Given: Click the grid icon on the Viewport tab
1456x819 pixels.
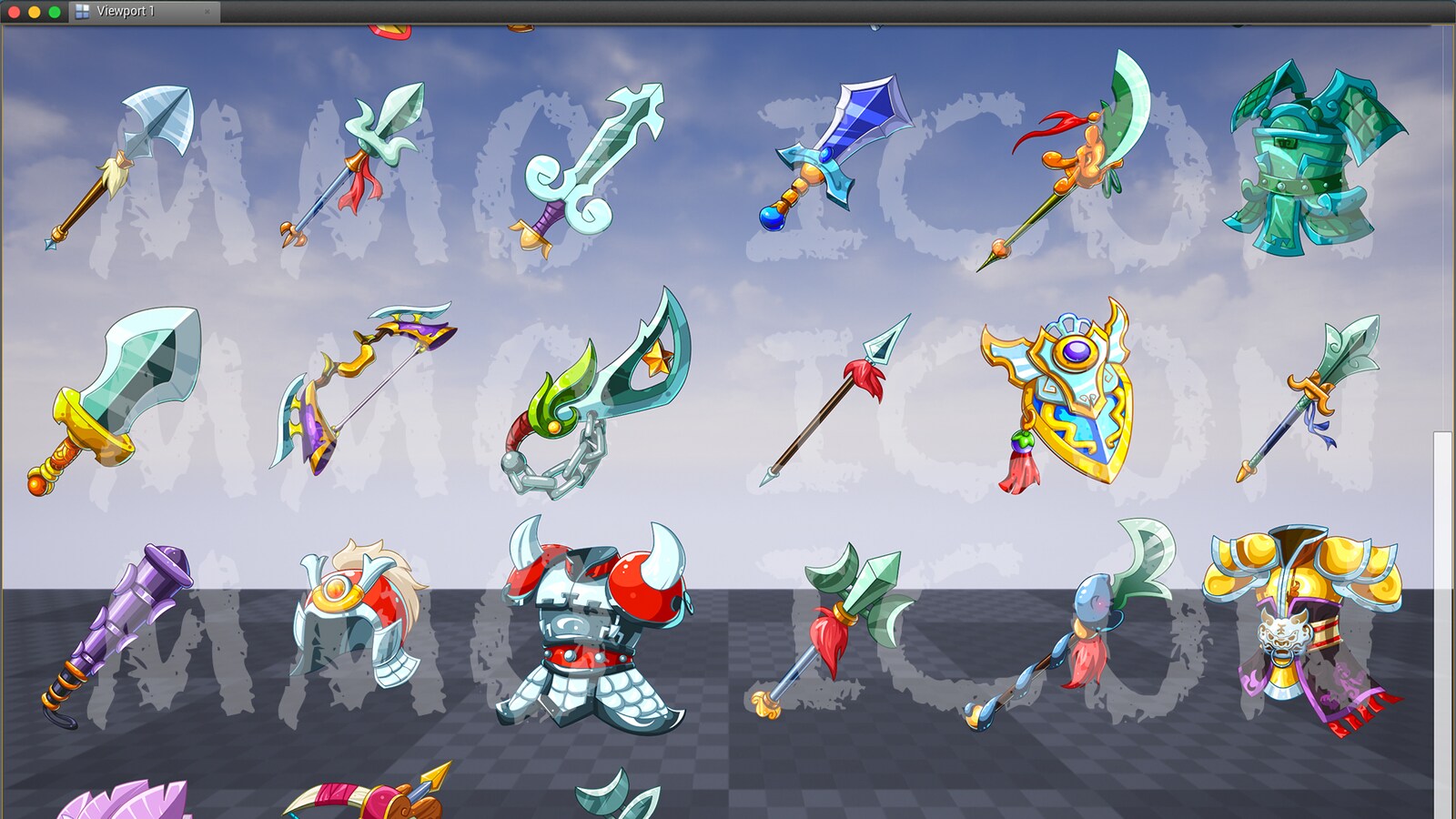Looking at the screenshot, I should [83, 12].
